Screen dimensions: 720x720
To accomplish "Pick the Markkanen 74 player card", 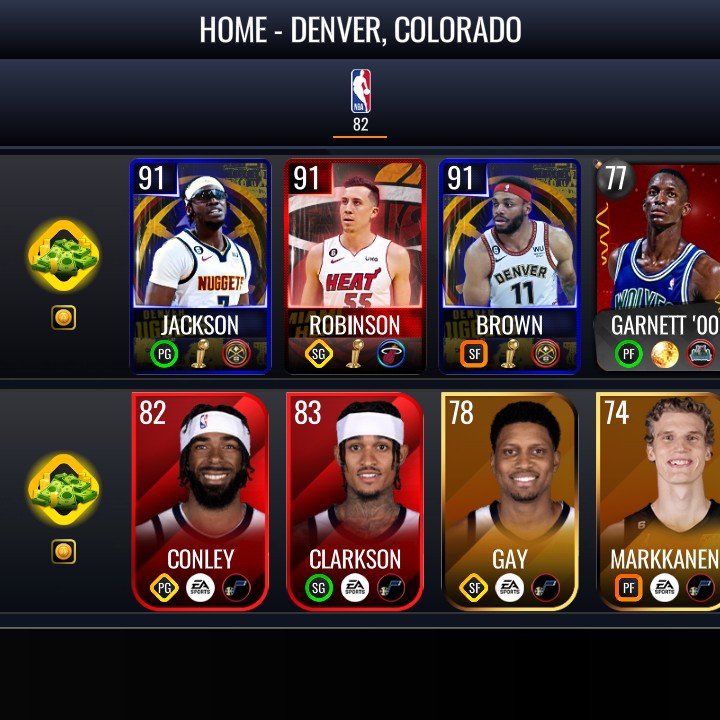I will 660,500.
